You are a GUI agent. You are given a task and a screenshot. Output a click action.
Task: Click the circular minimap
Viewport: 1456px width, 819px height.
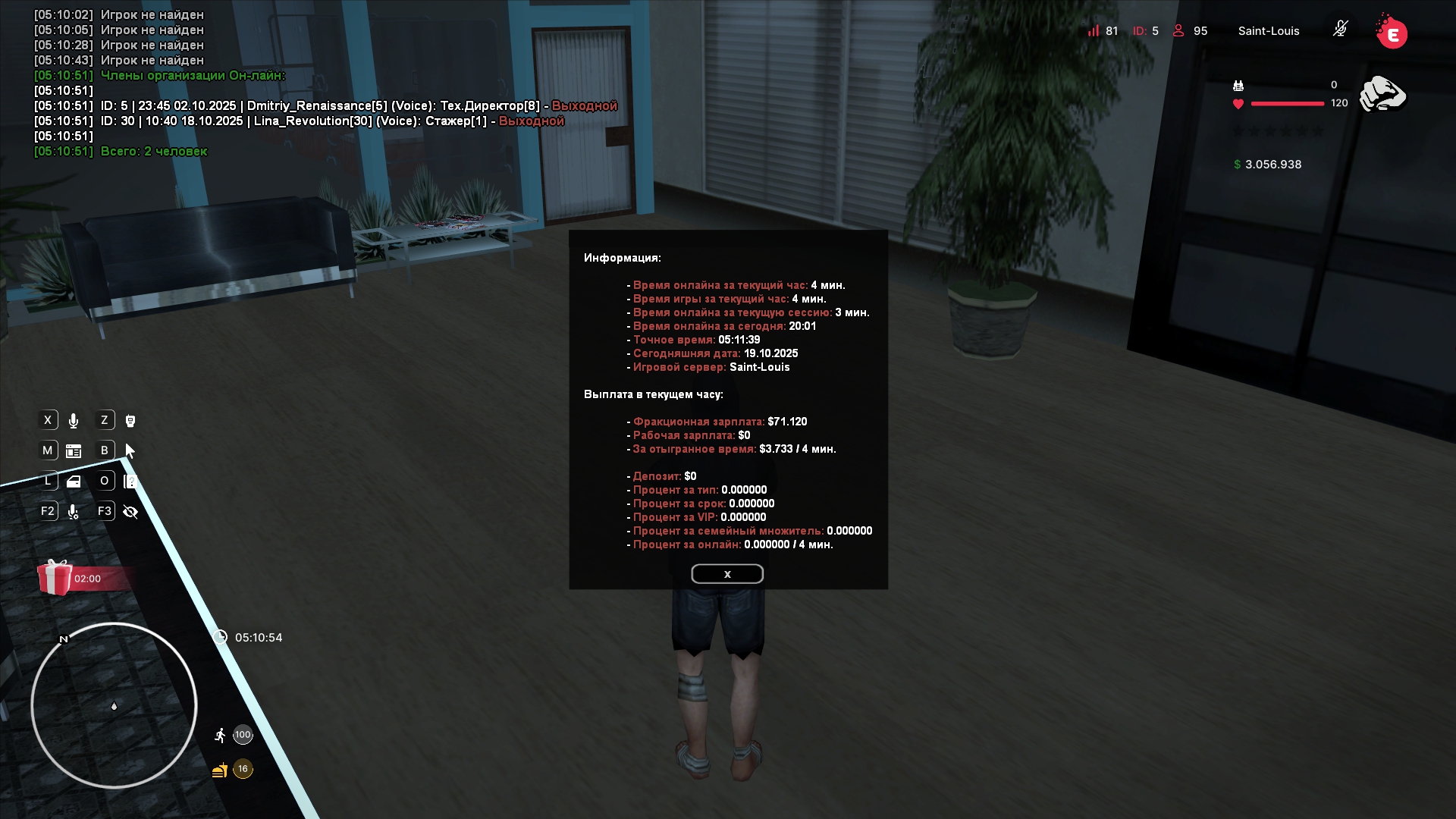click(x=114, y=705)
